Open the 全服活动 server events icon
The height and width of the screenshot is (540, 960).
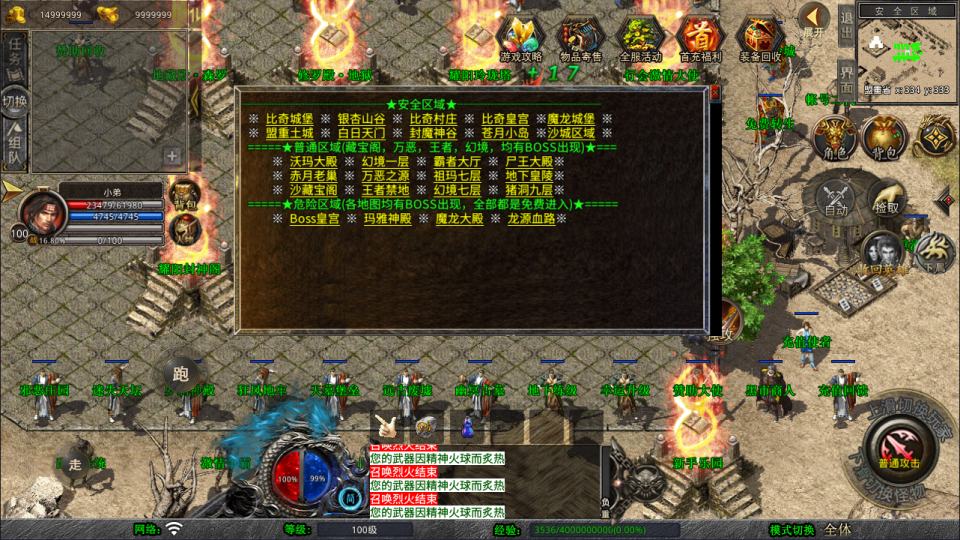click(640, 38)
